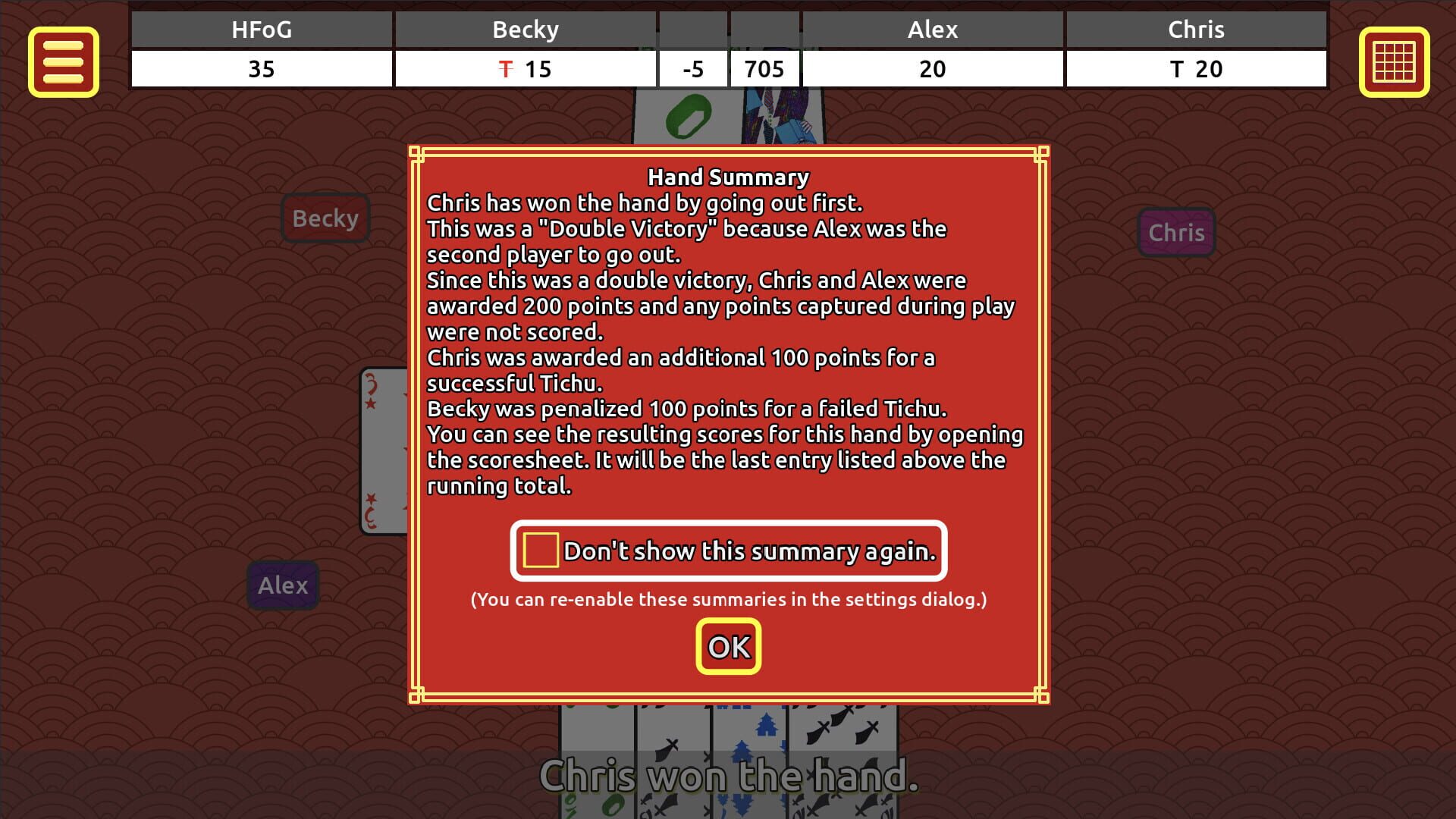Viewport: 1456px width, 819px height.
Task: Toggle the summary checkbox inside the dialog
Action: (541, 548)
